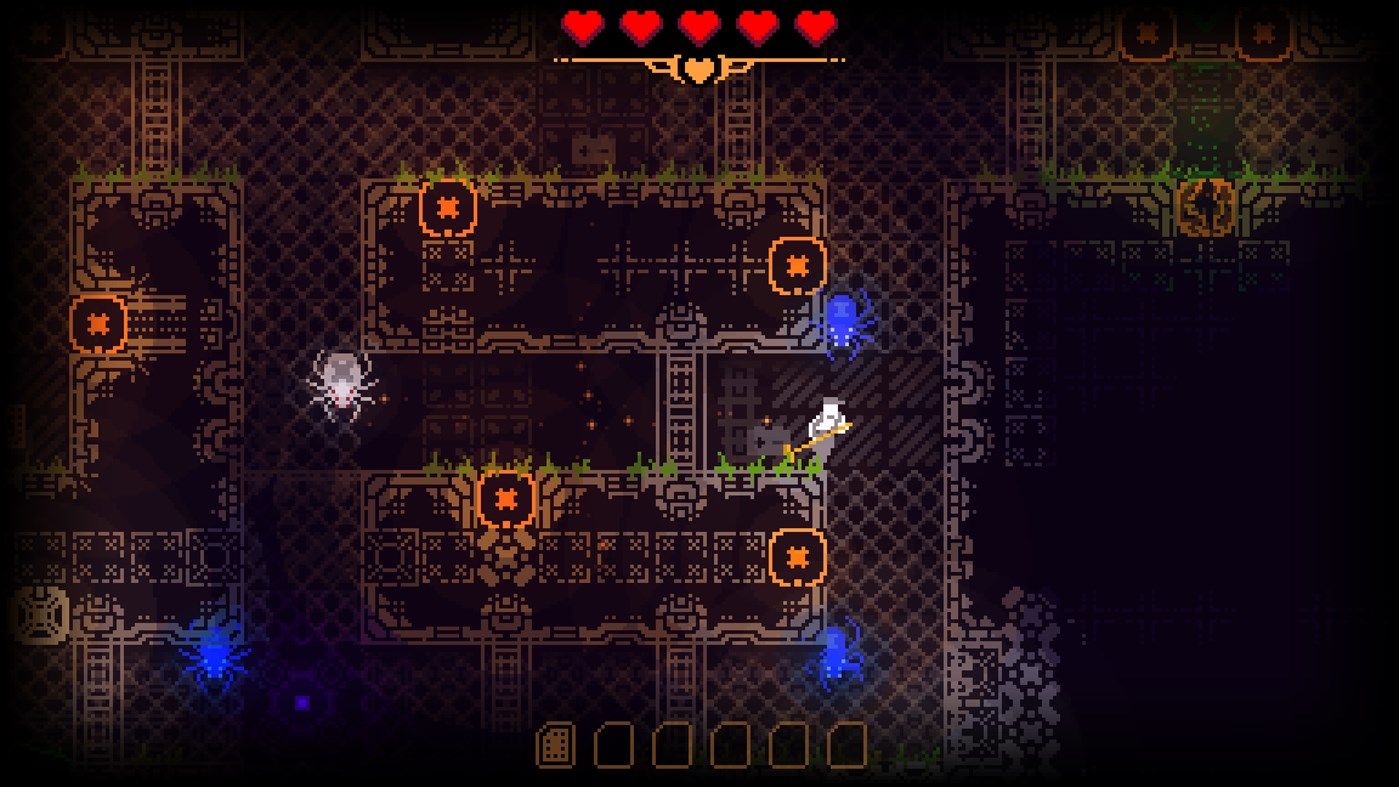The height and width of the screenshot is (787, 1399).
Task: Select the blue spider near the bottom-right wall
Action: (x=840, y=660)
